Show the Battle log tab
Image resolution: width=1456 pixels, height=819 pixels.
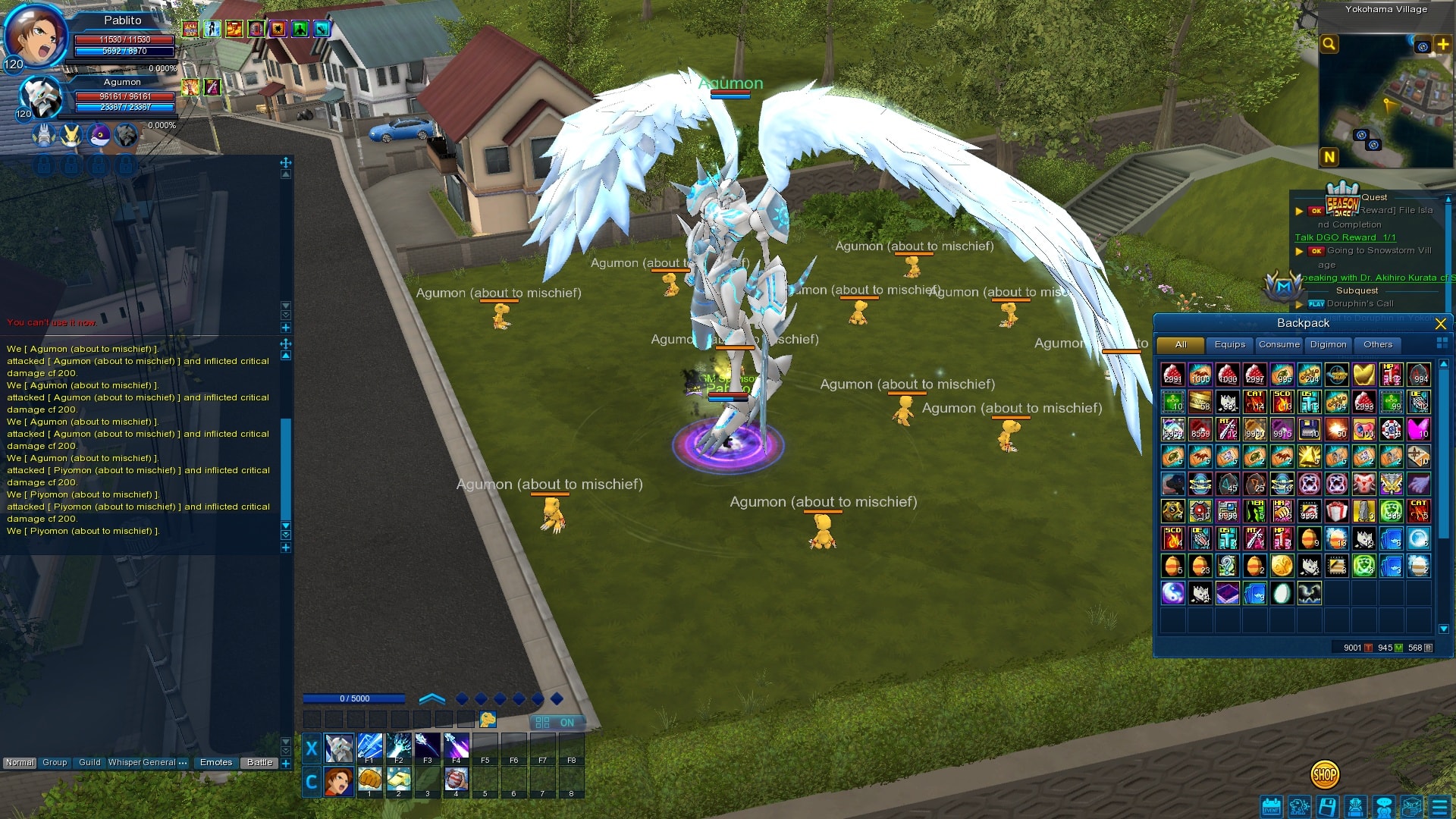(259, 763)
